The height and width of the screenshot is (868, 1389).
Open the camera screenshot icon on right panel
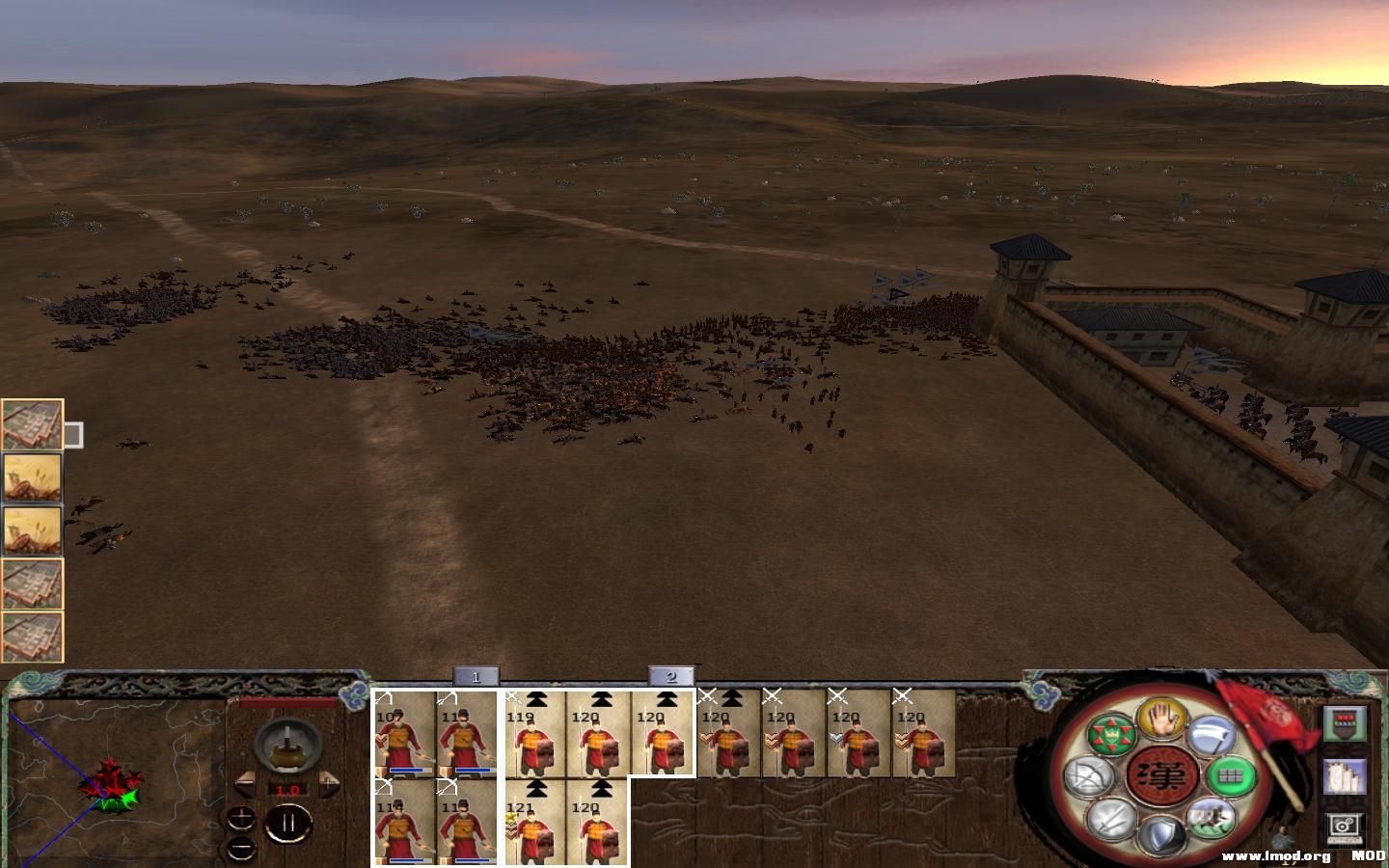click(x=1345, y=827)
